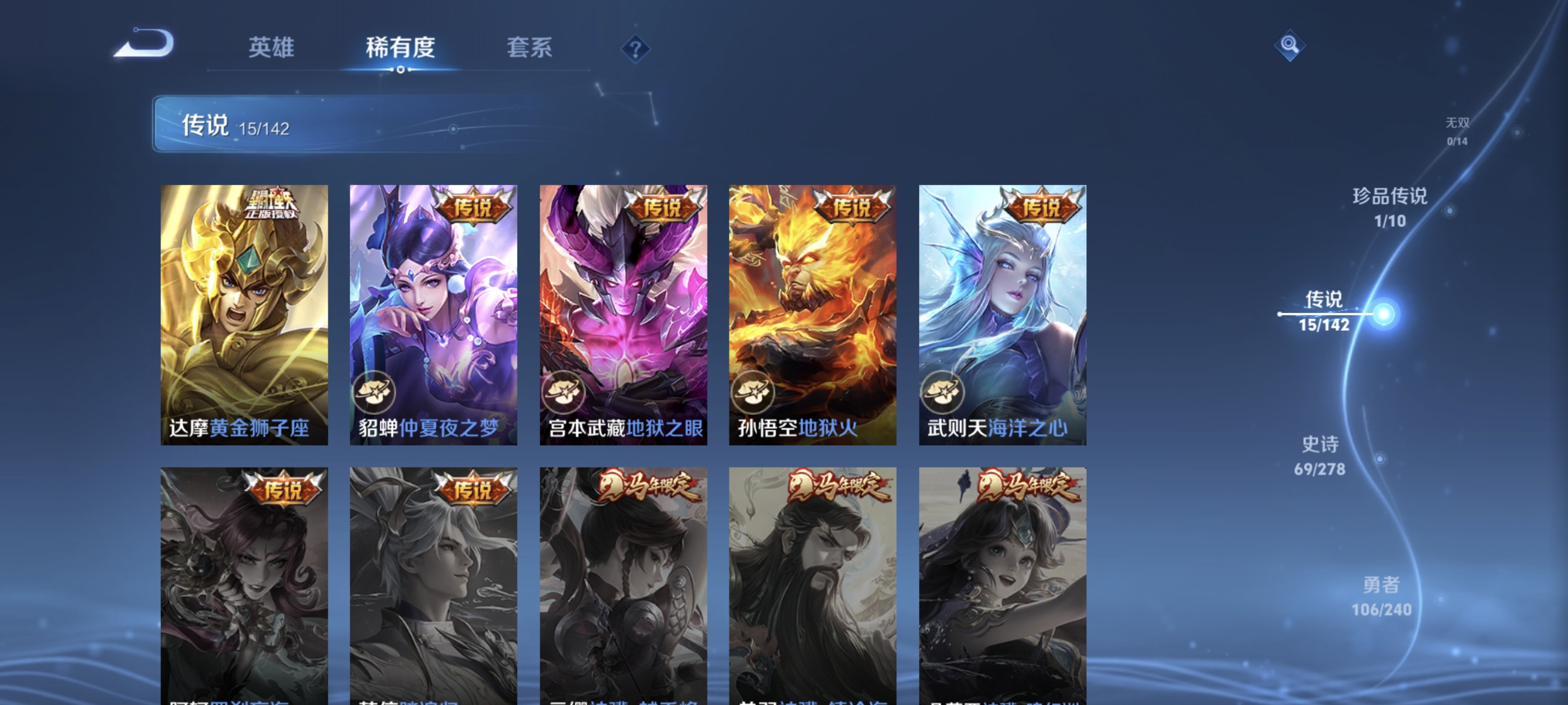The height and width of the screenshot is (705, 1568).
Task: Switch to the 英雄 tab
Action: point(271,49)
